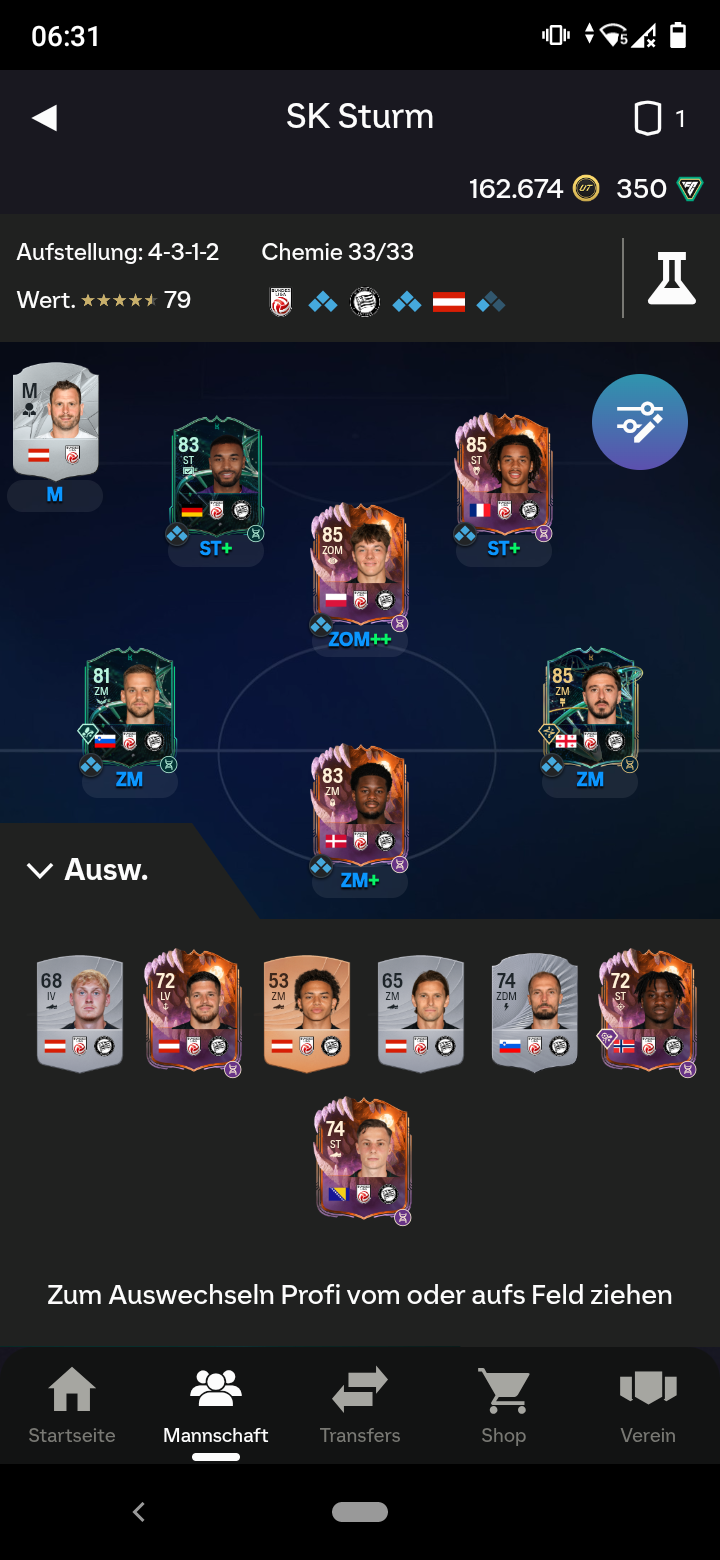Select the 68-rated IV substitute card

80,1013
